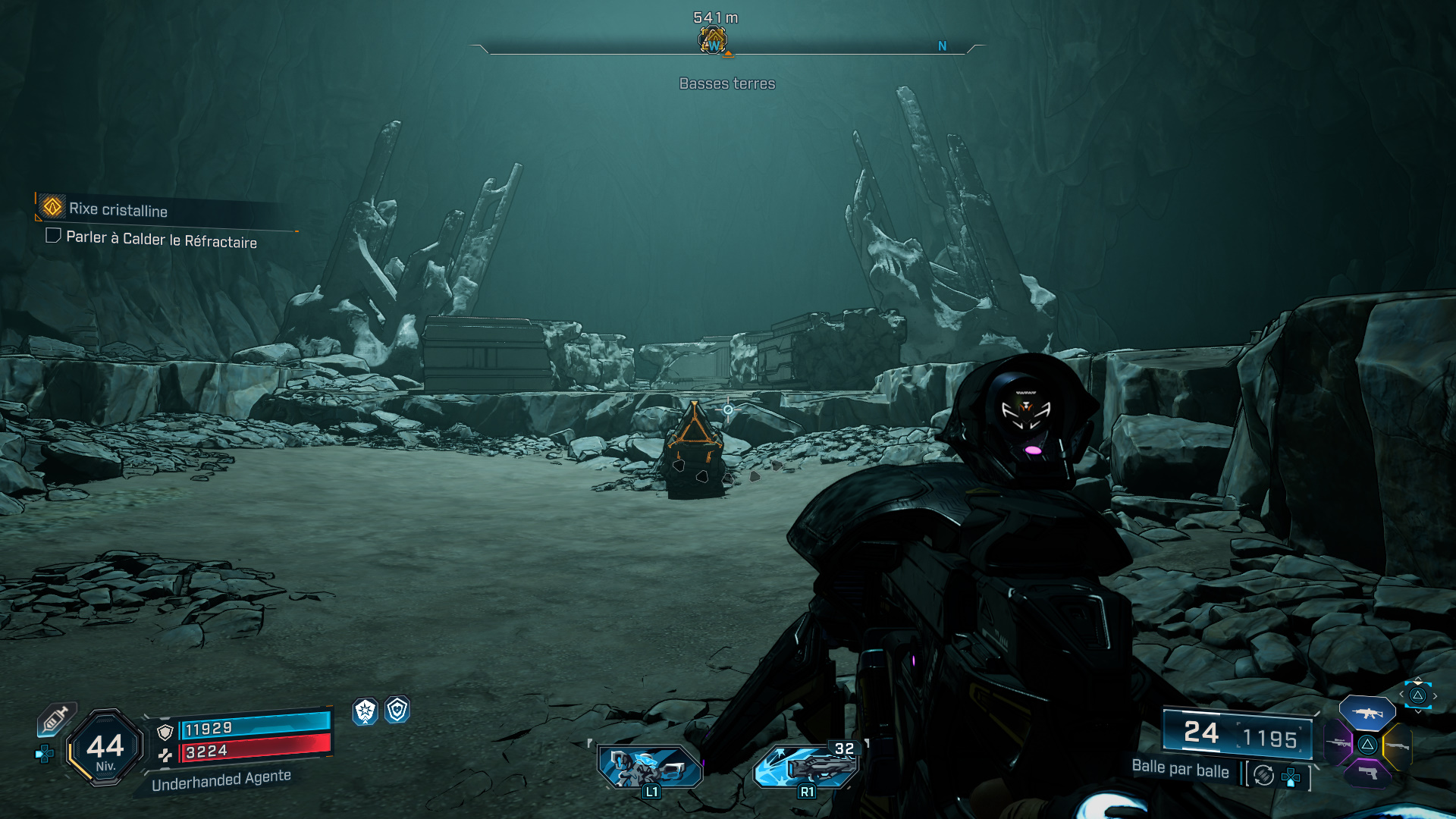
Task: Toggle the Balle par balle fire mode
Action: tap(1263, 775)
